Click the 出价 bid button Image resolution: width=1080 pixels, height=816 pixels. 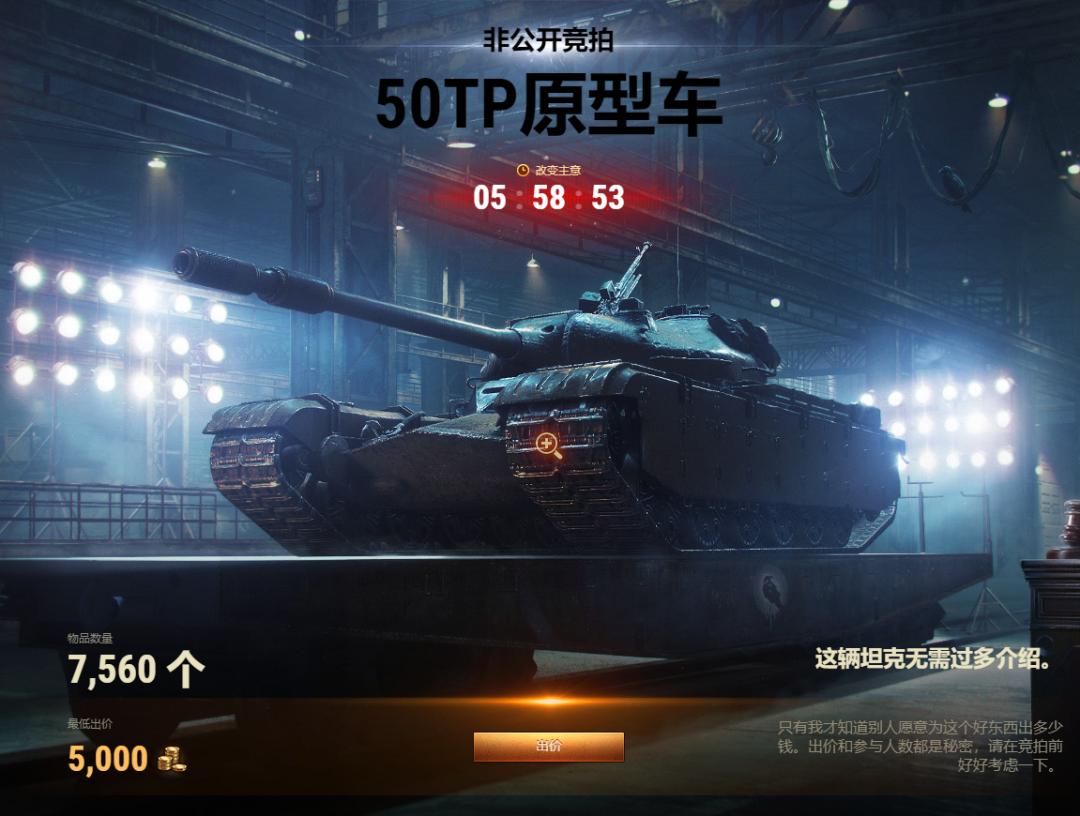pos(548,746)
